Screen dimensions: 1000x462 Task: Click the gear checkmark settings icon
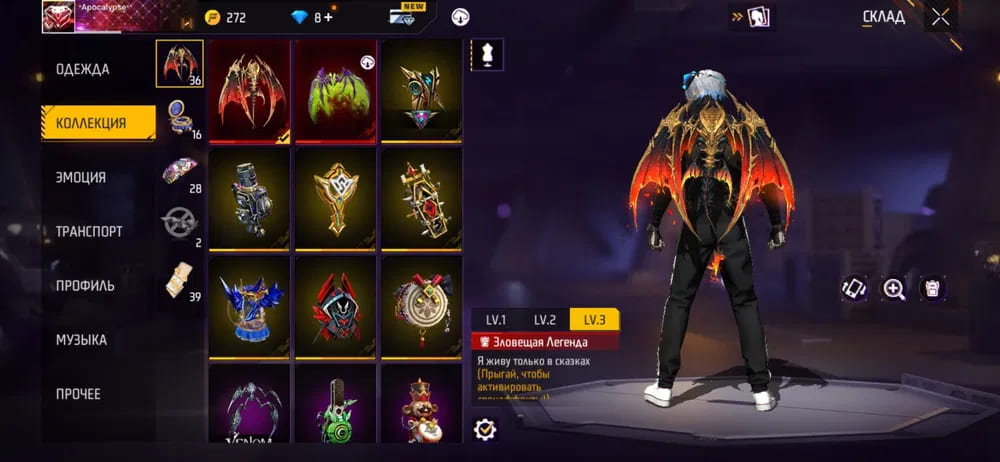(486, 429)
